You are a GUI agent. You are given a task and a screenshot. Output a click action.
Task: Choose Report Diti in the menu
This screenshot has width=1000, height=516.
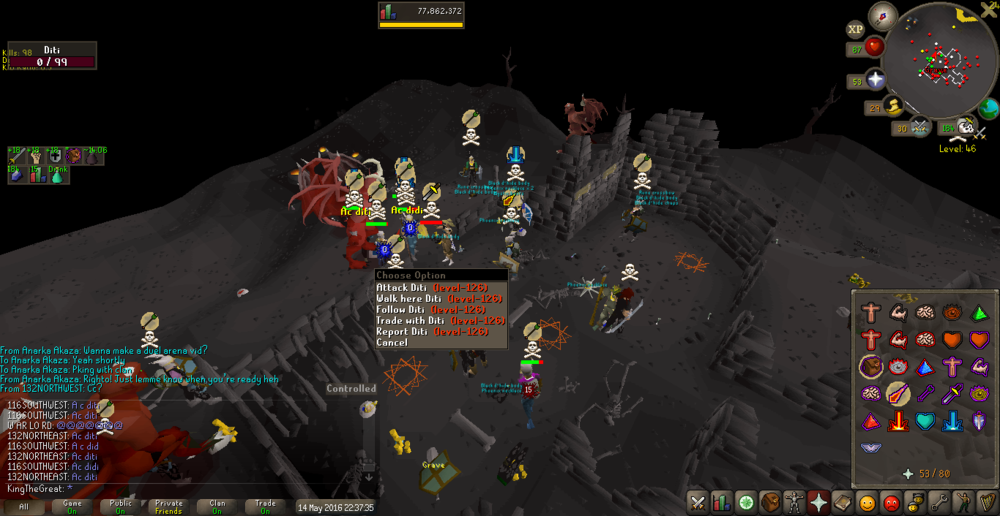point(431,331)
